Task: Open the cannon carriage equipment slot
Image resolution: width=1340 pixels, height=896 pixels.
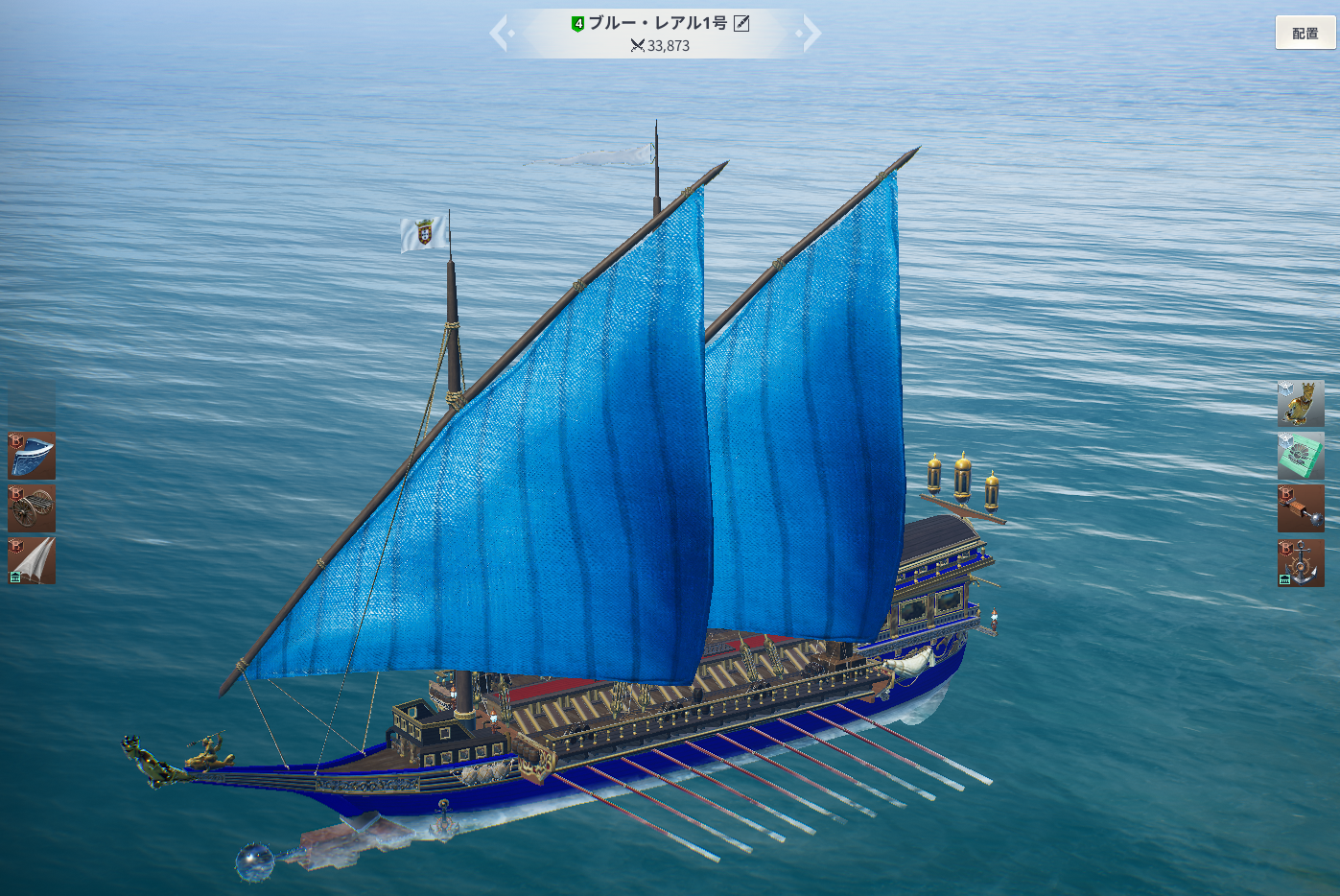Action: click(x=32, y=508)
